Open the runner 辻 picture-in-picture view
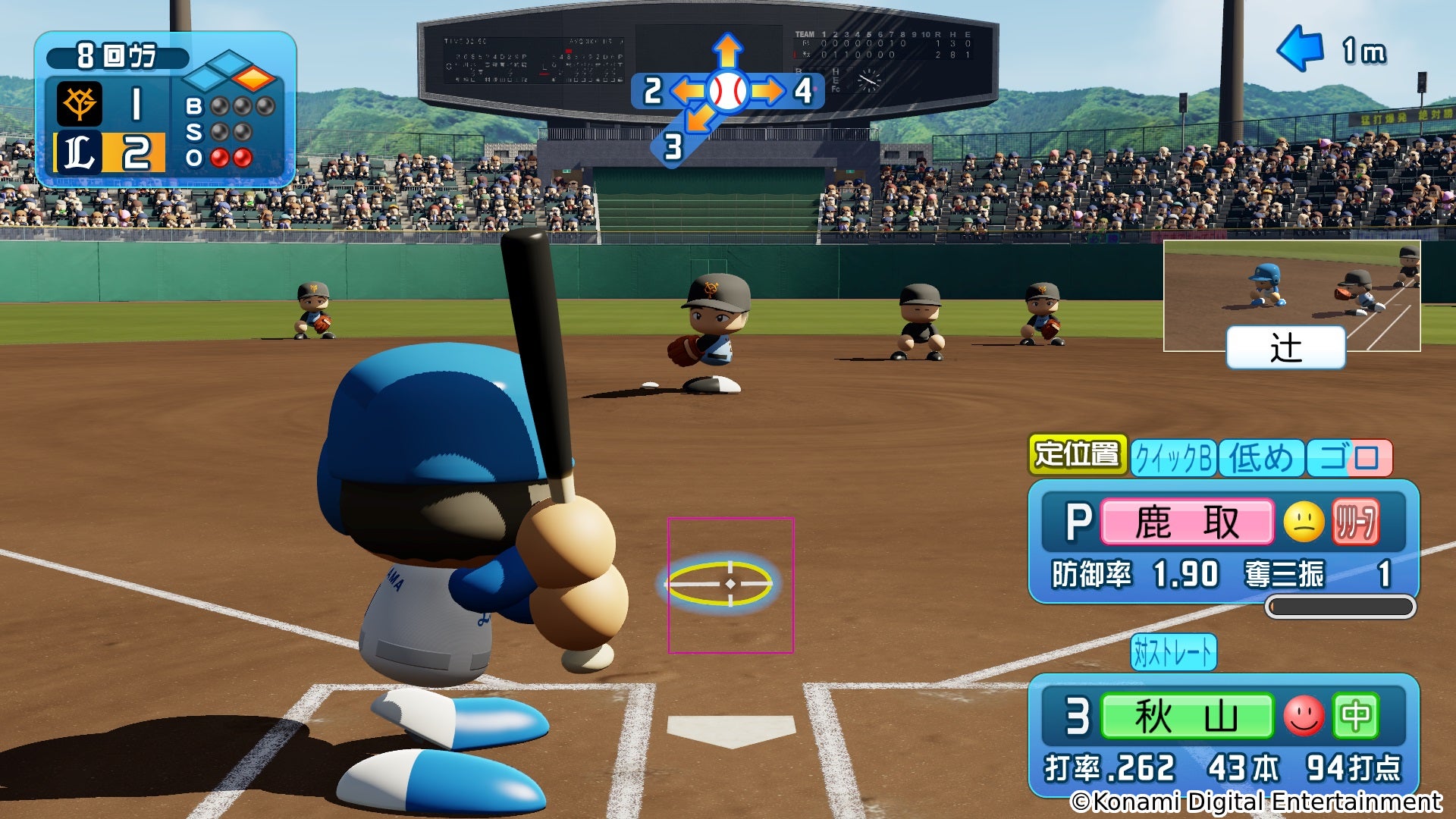Screen dimensions: 1456x819 click(1291, 296)
